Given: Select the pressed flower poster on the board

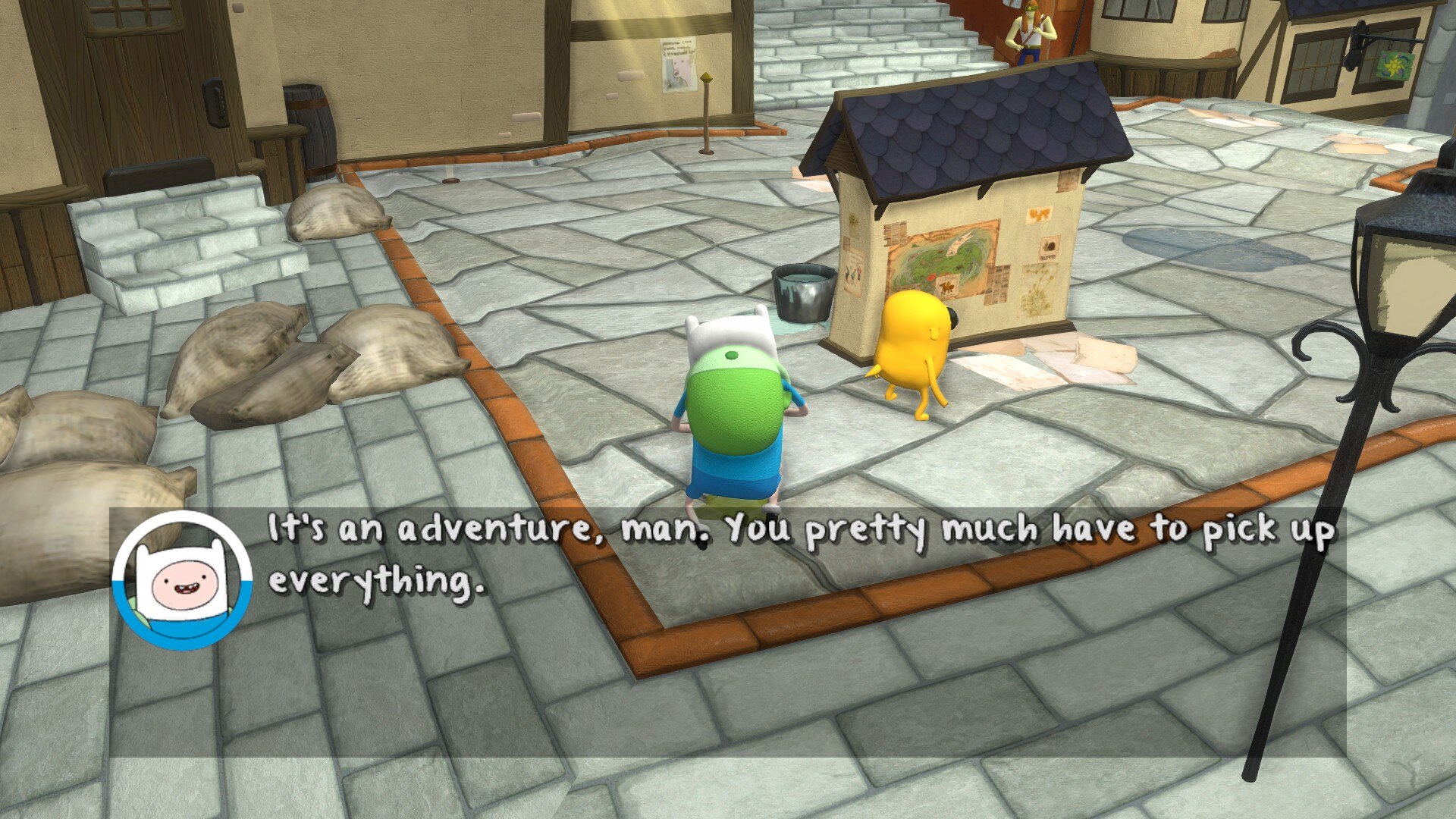Looking at the screenshot, I should point(1039,290).
